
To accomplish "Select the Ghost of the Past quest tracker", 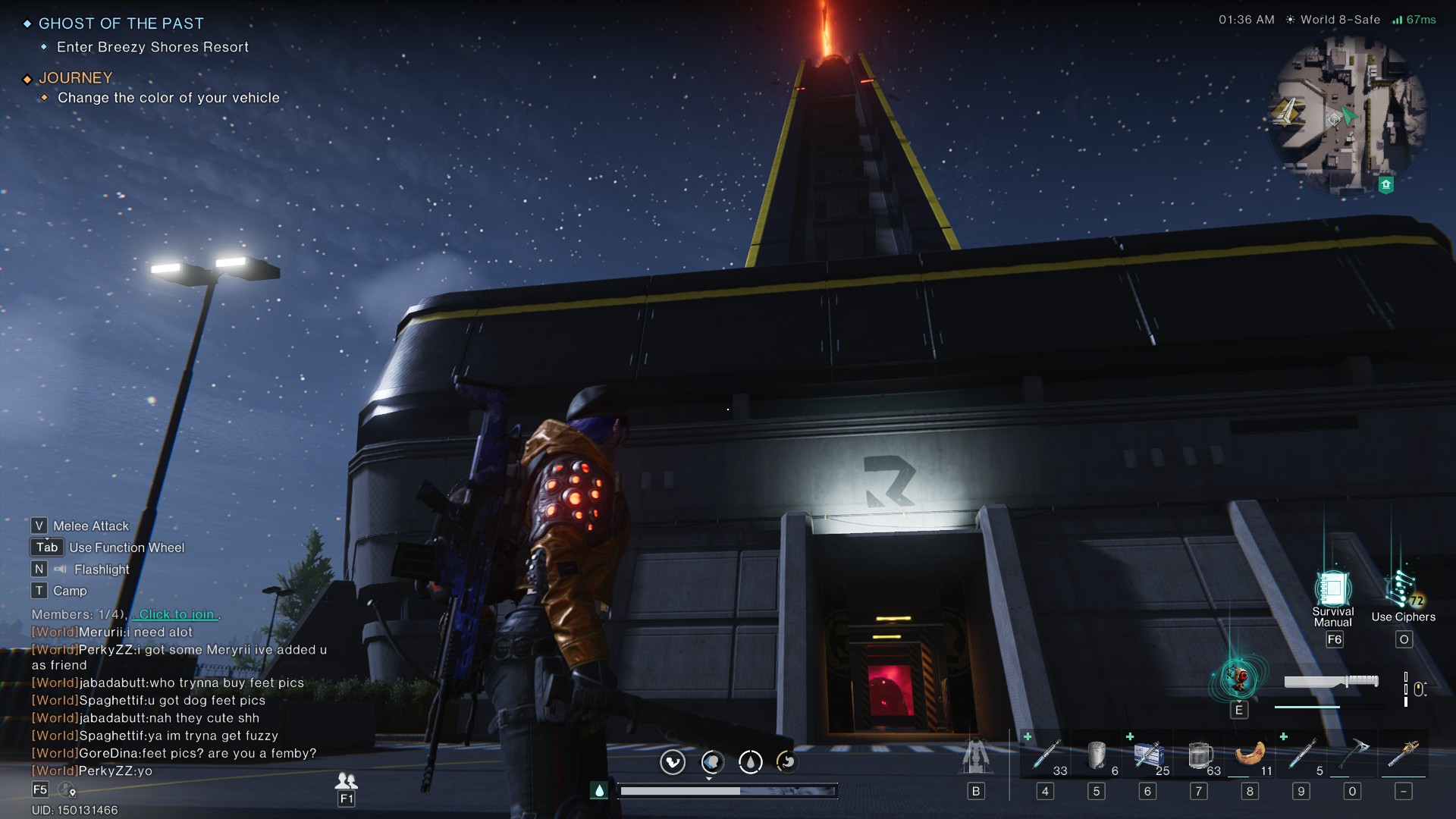I will [121, 24].
